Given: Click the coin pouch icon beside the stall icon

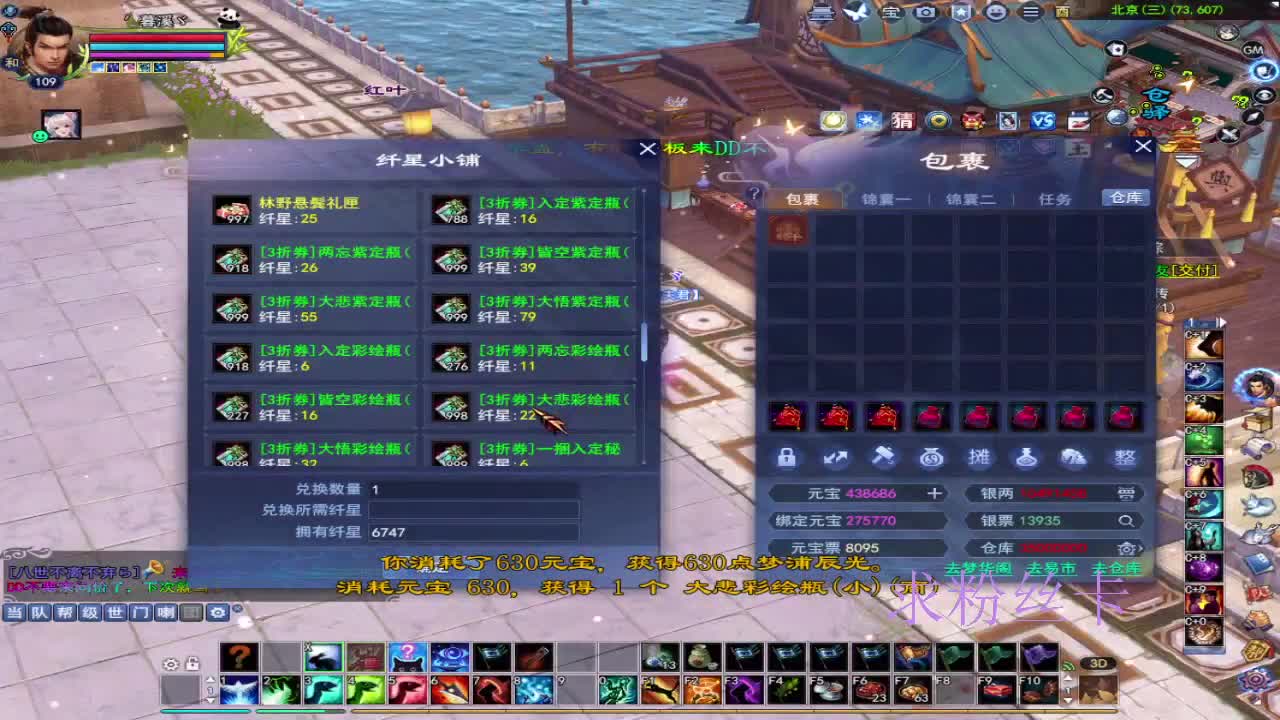Looking at the screenshot, I should point(931,457).
